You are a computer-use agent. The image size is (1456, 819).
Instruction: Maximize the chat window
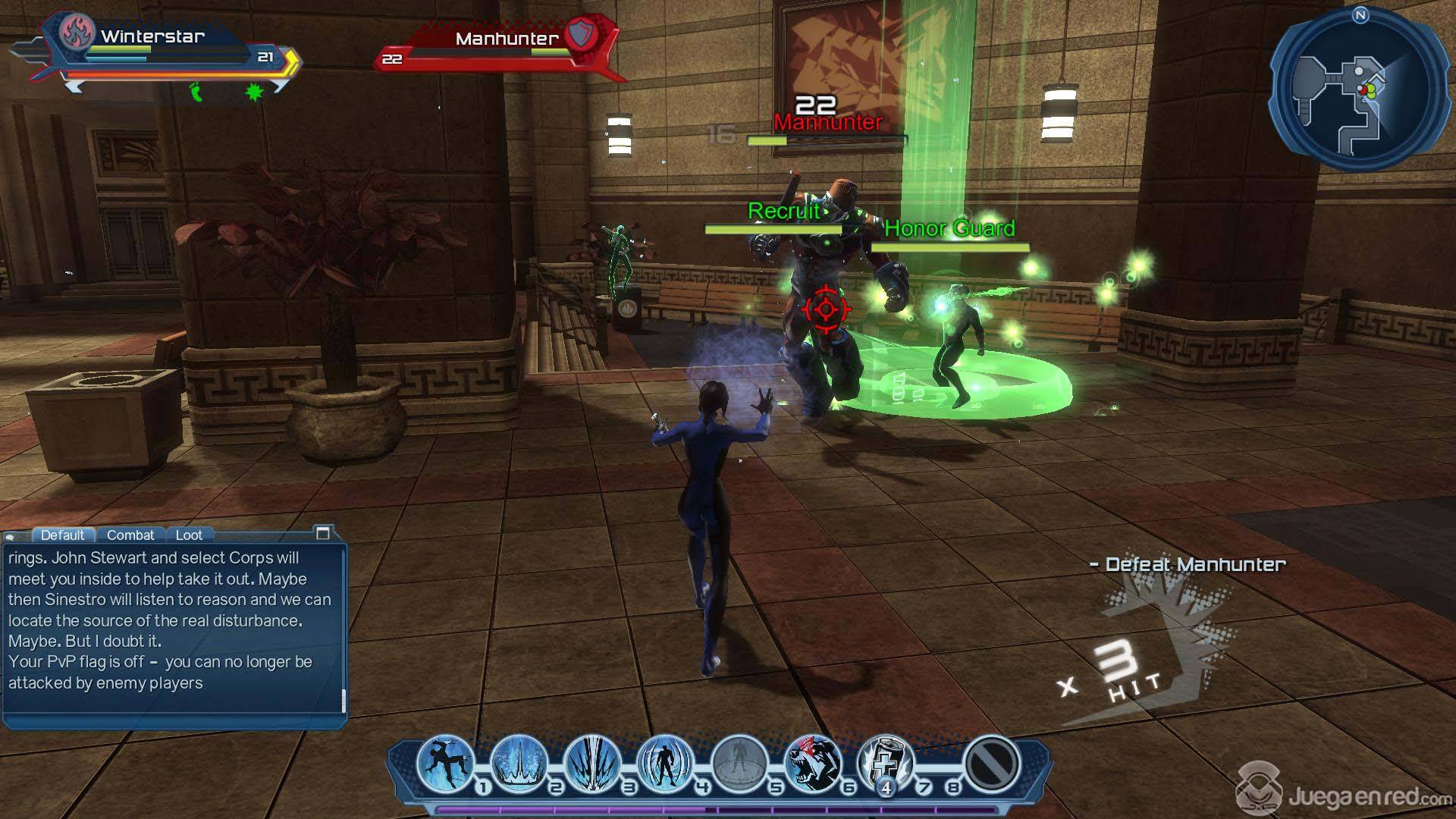(322, 533)
